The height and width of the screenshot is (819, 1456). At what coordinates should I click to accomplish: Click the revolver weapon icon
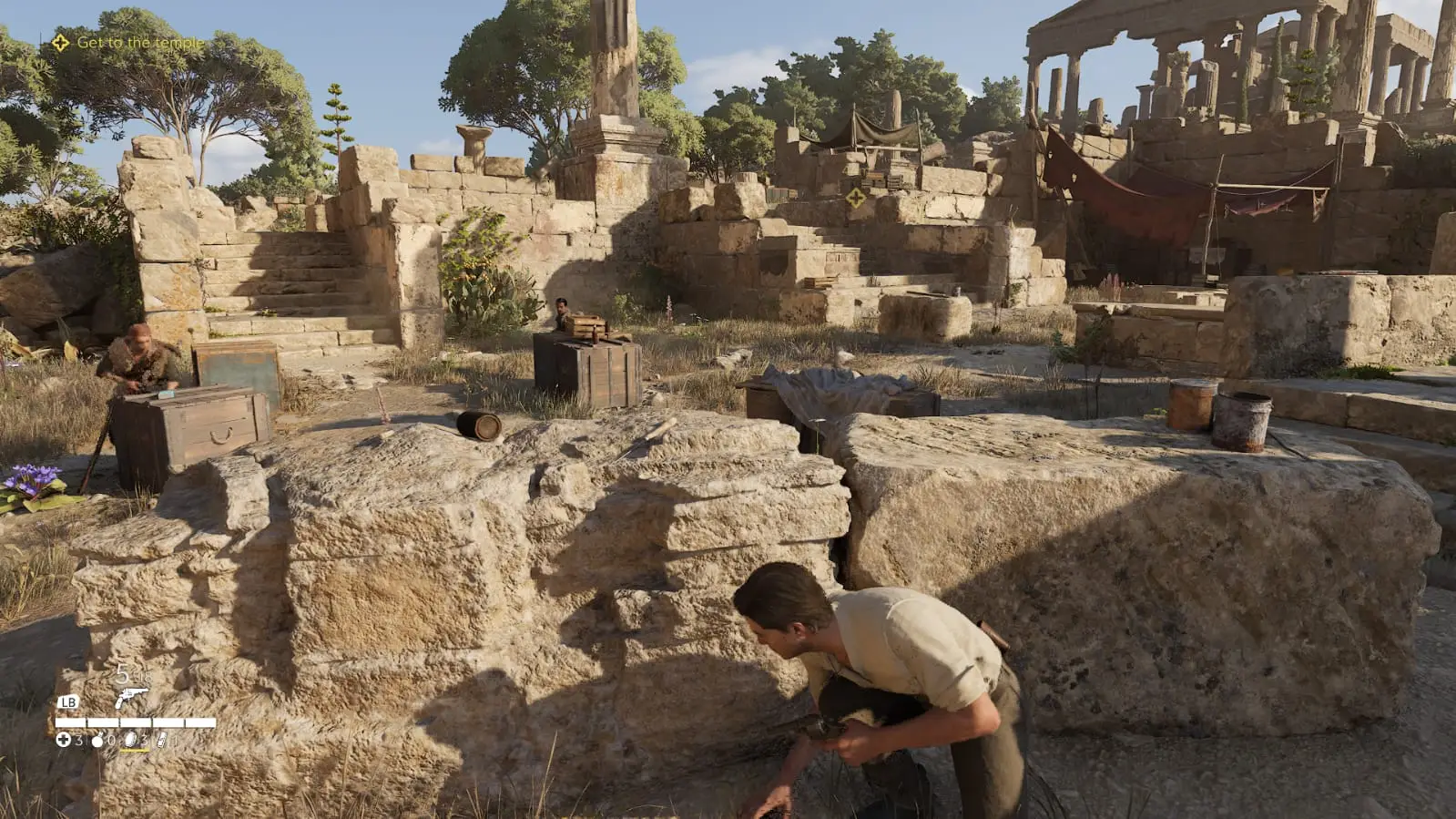coord(131,699)
